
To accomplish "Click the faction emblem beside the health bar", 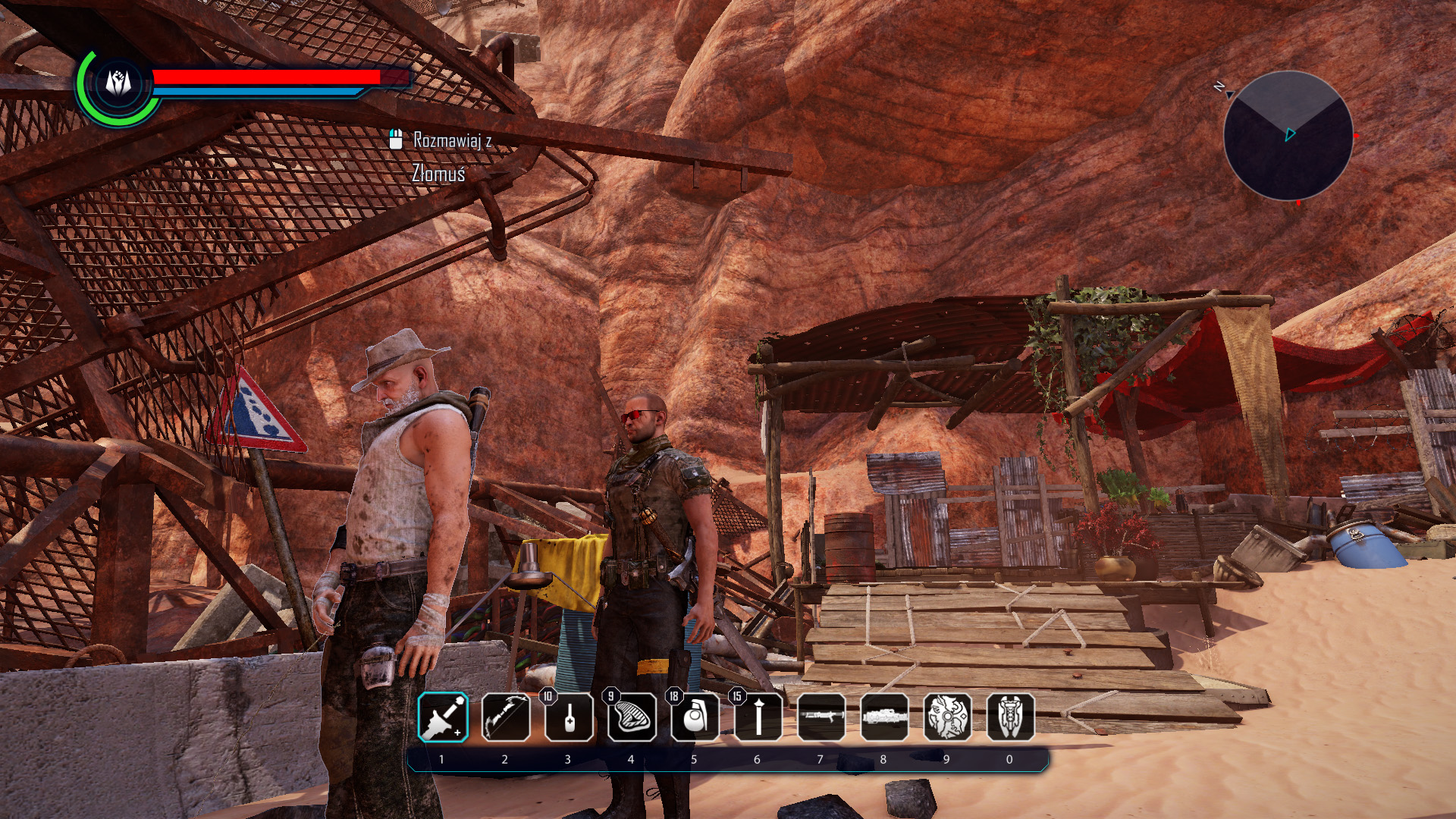I will (118, 83).
